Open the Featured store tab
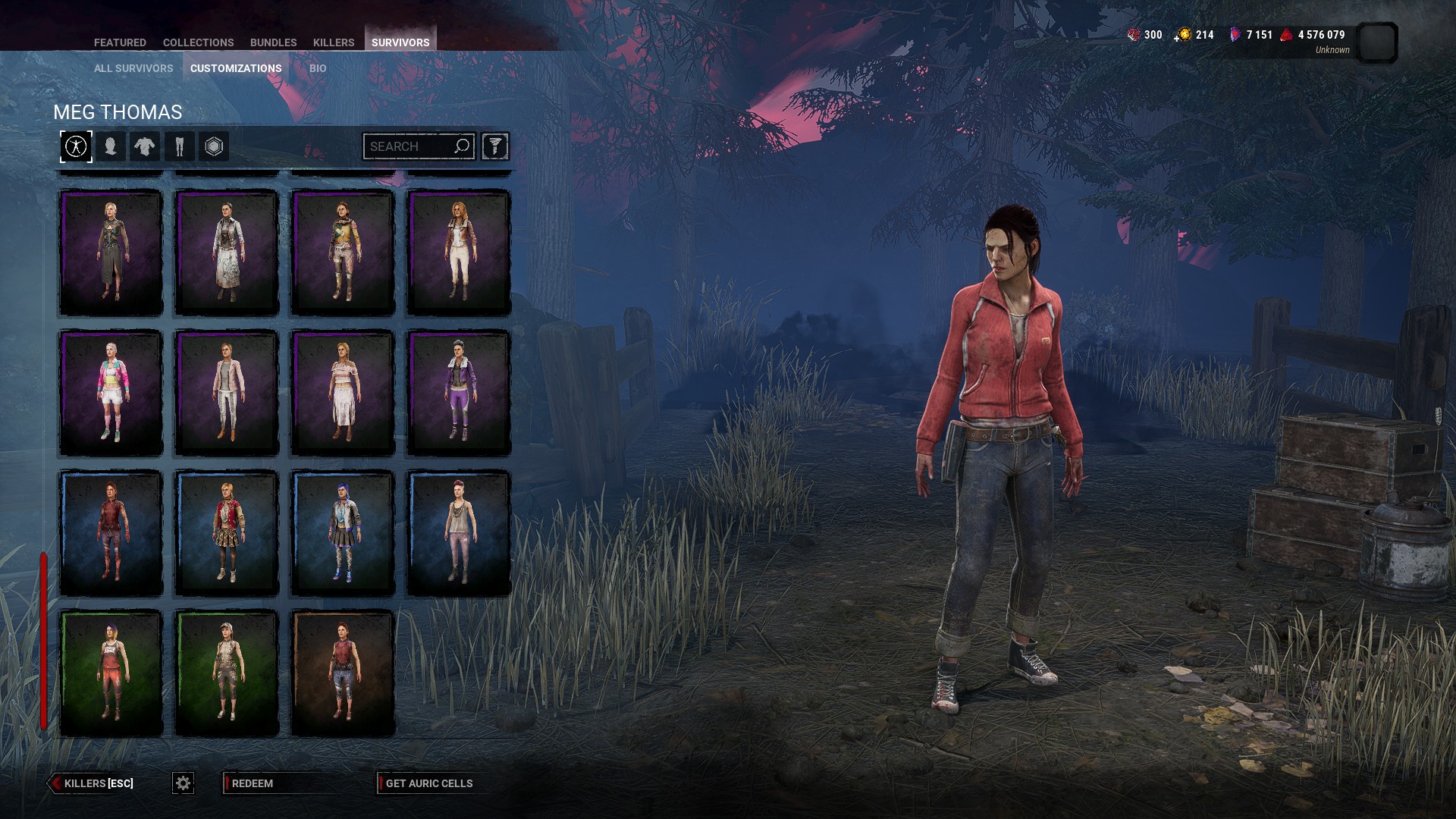 120,42
